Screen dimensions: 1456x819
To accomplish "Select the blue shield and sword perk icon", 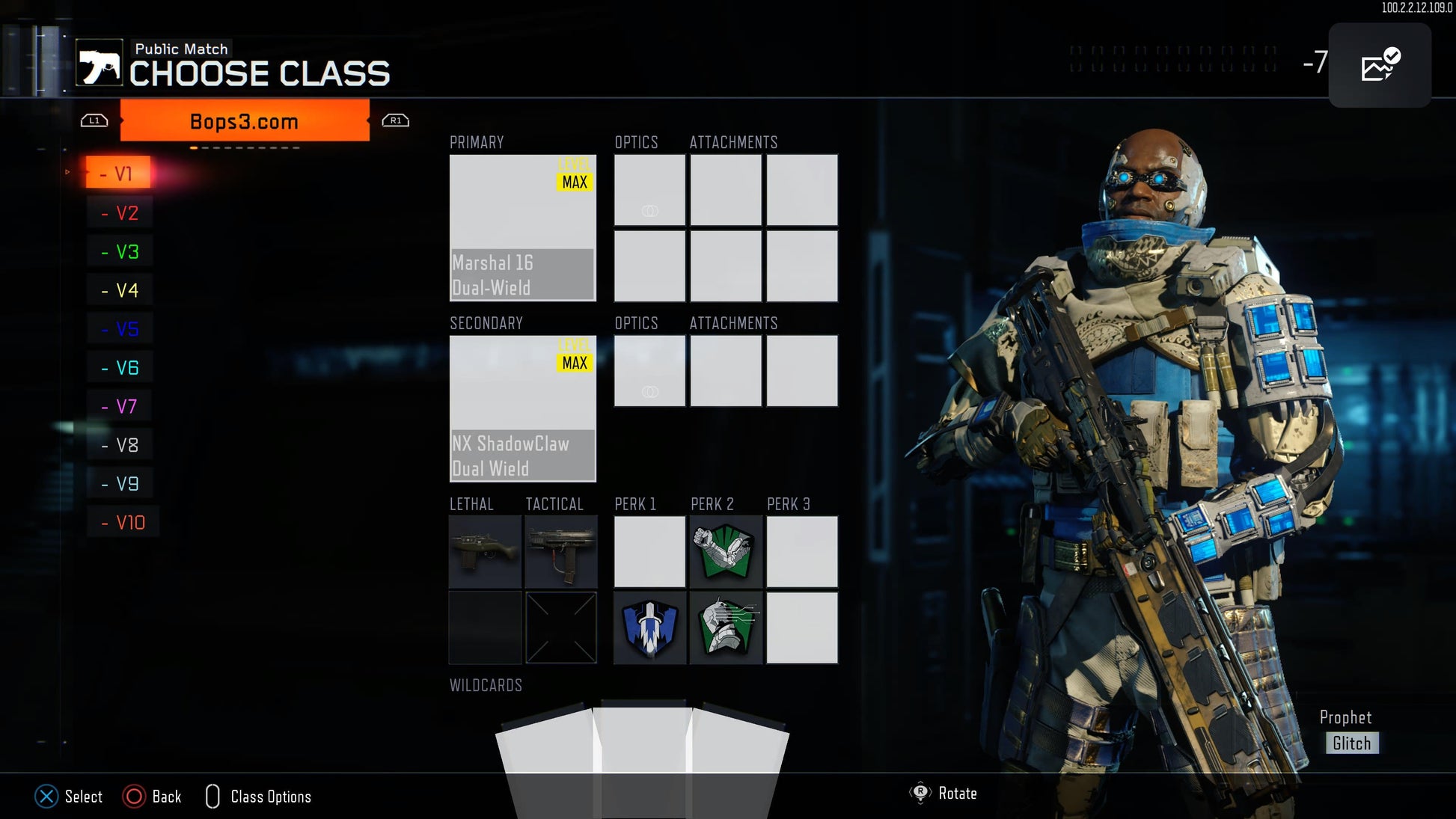I will pos(649,628).
